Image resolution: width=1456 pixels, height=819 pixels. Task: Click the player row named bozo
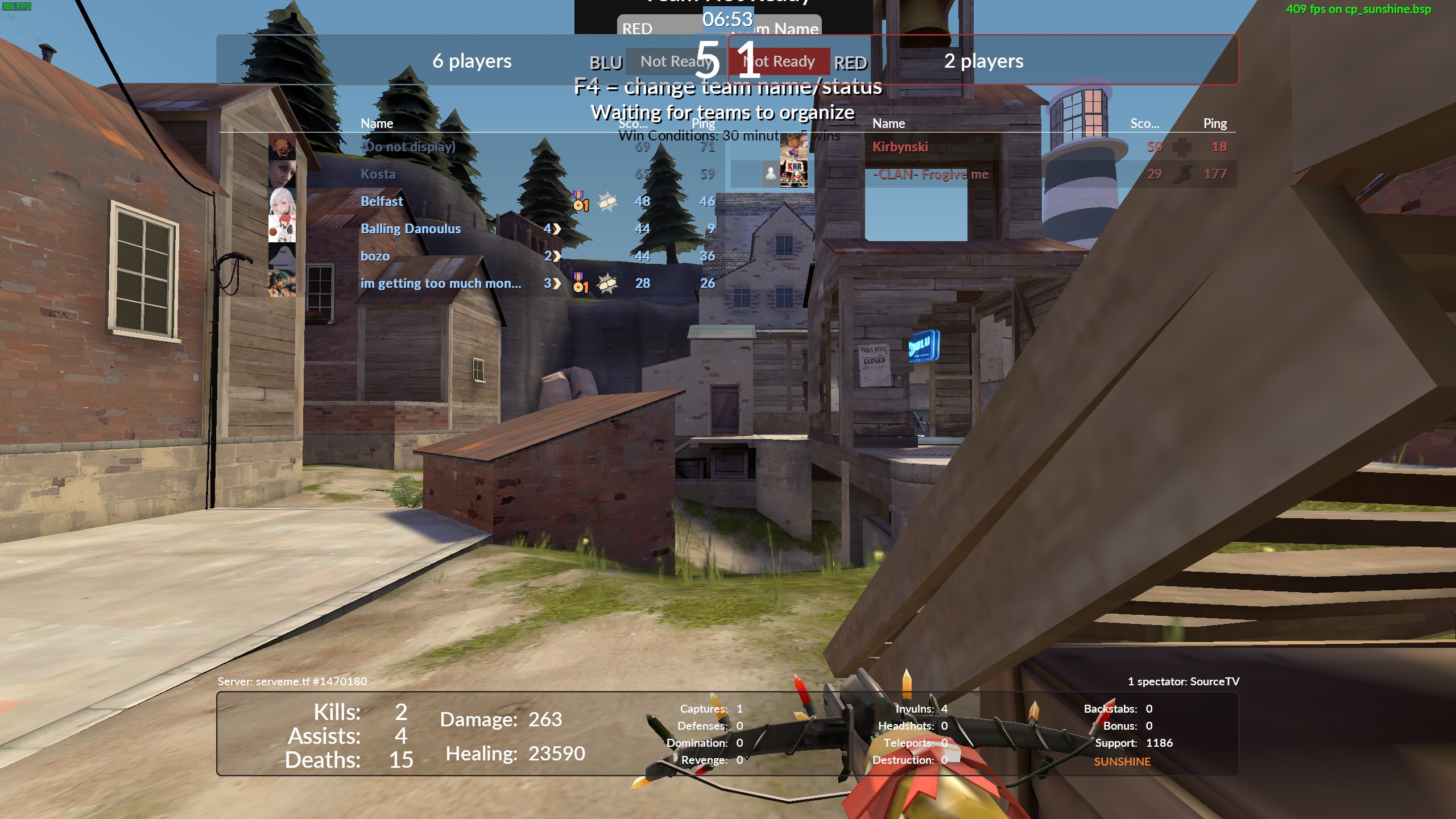pos(375,256)
